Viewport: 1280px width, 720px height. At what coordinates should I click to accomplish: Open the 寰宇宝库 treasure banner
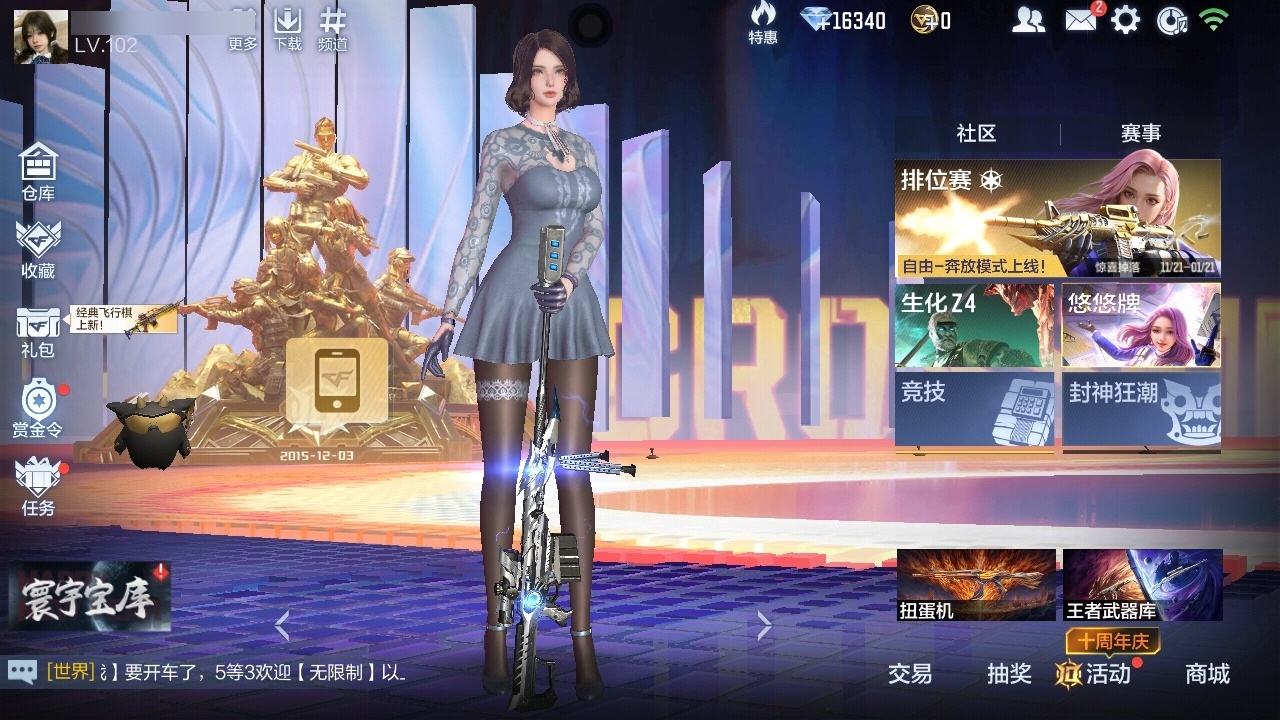(x=90, y=597)
